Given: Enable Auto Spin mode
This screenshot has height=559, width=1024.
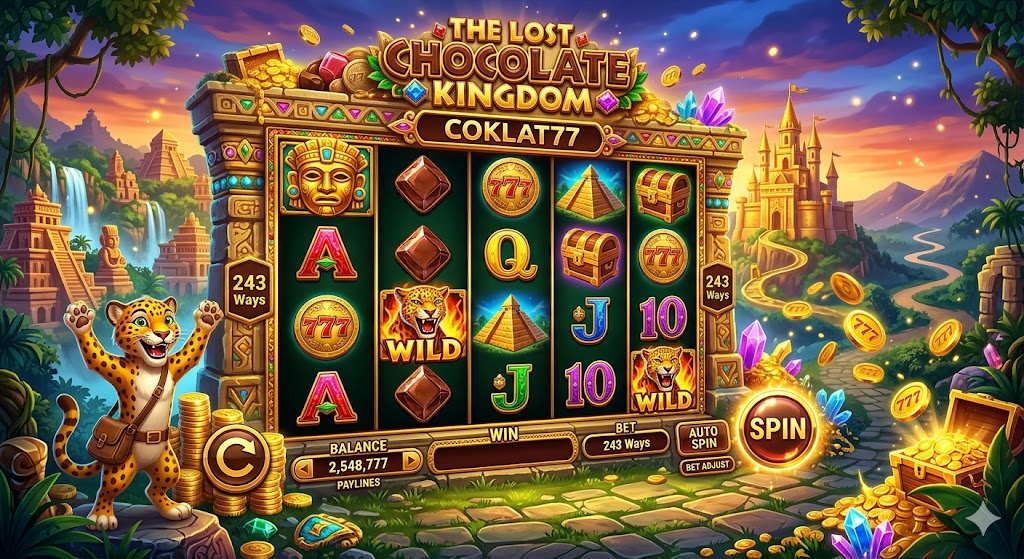Looking at the screenshot, I should click(x=705, y=437).
